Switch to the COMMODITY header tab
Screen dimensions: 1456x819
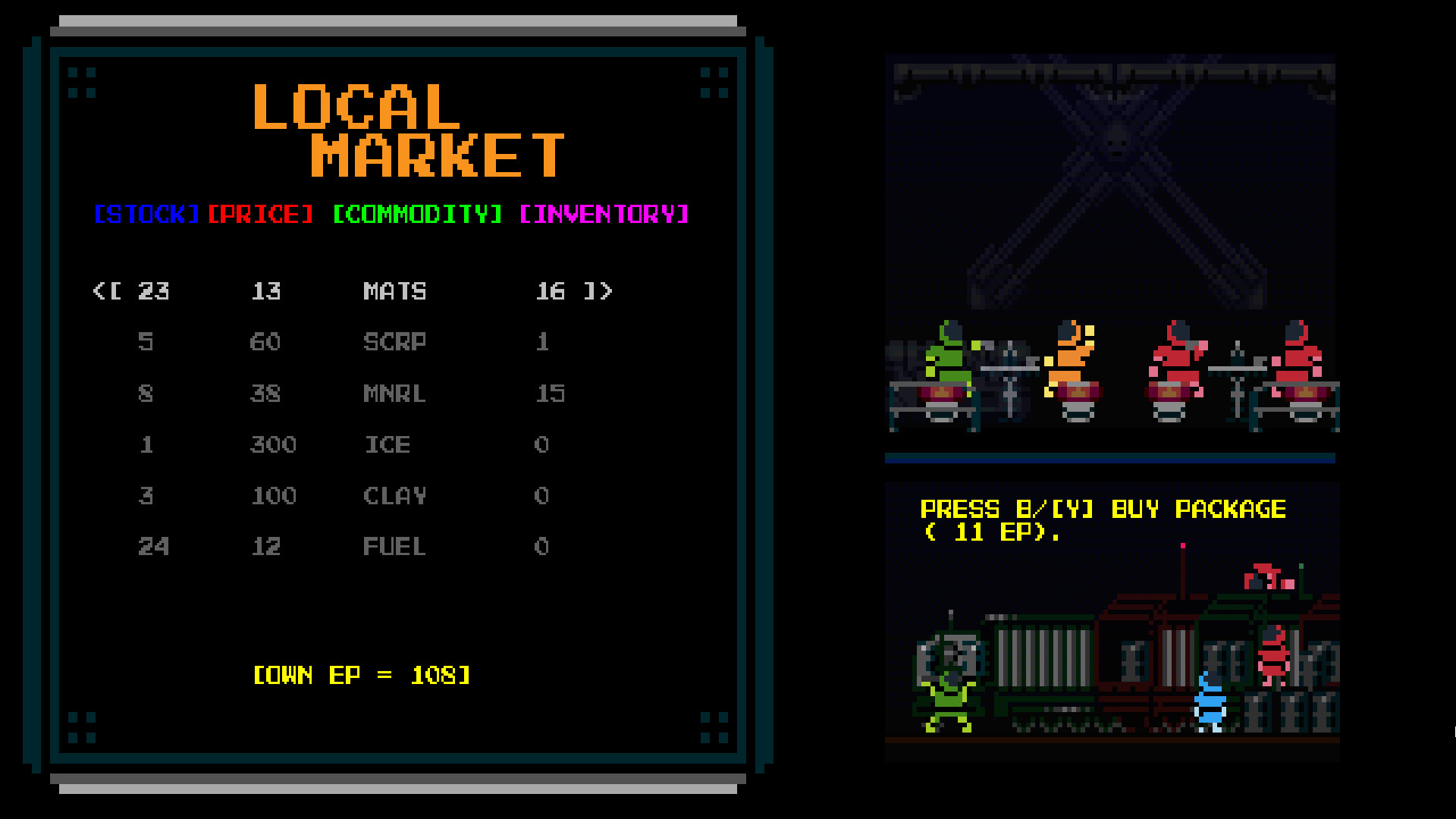(x=416, y=215)
